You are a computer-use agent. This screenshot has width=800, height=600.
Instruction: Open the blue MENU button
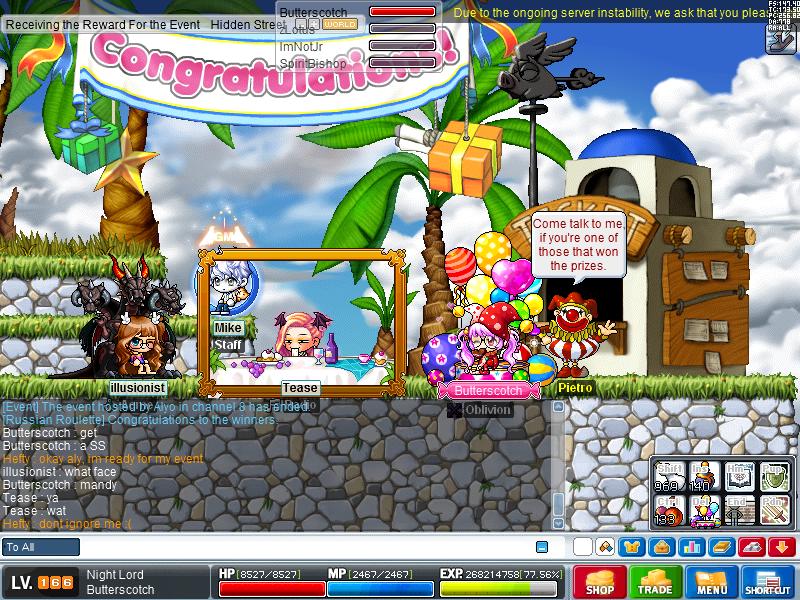tap(712, 582)
